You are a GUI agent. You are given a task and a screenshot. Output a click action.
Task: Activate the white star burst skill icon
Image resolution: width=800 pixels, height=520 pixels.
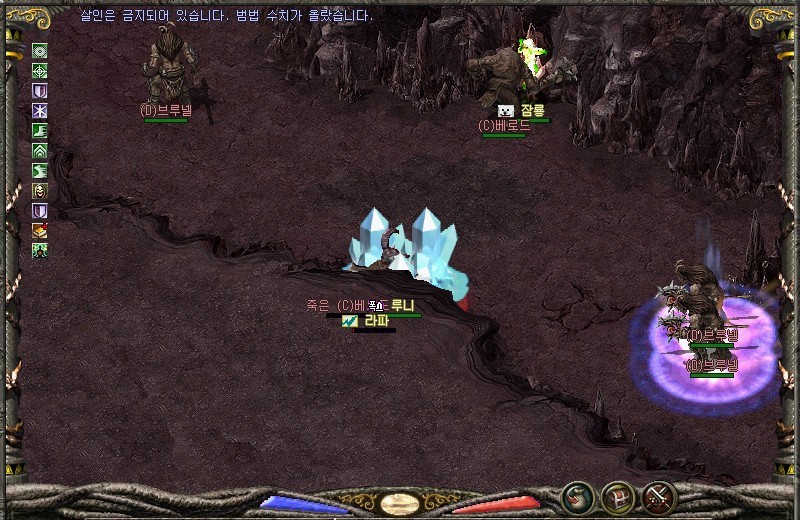pyautogui.click(x=40, y=111)
